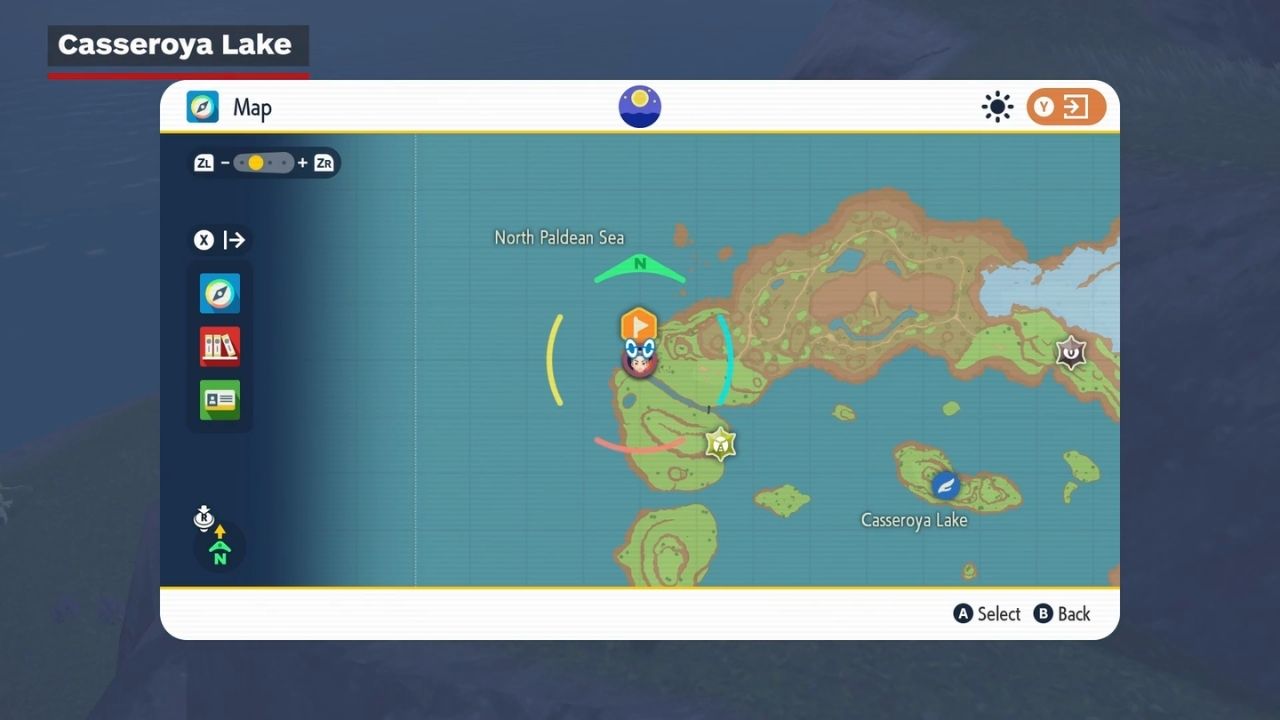Select the dark Tera Raid crystal marker
Viewport: 1280px width, 720px height.
tap(1071, 352)
